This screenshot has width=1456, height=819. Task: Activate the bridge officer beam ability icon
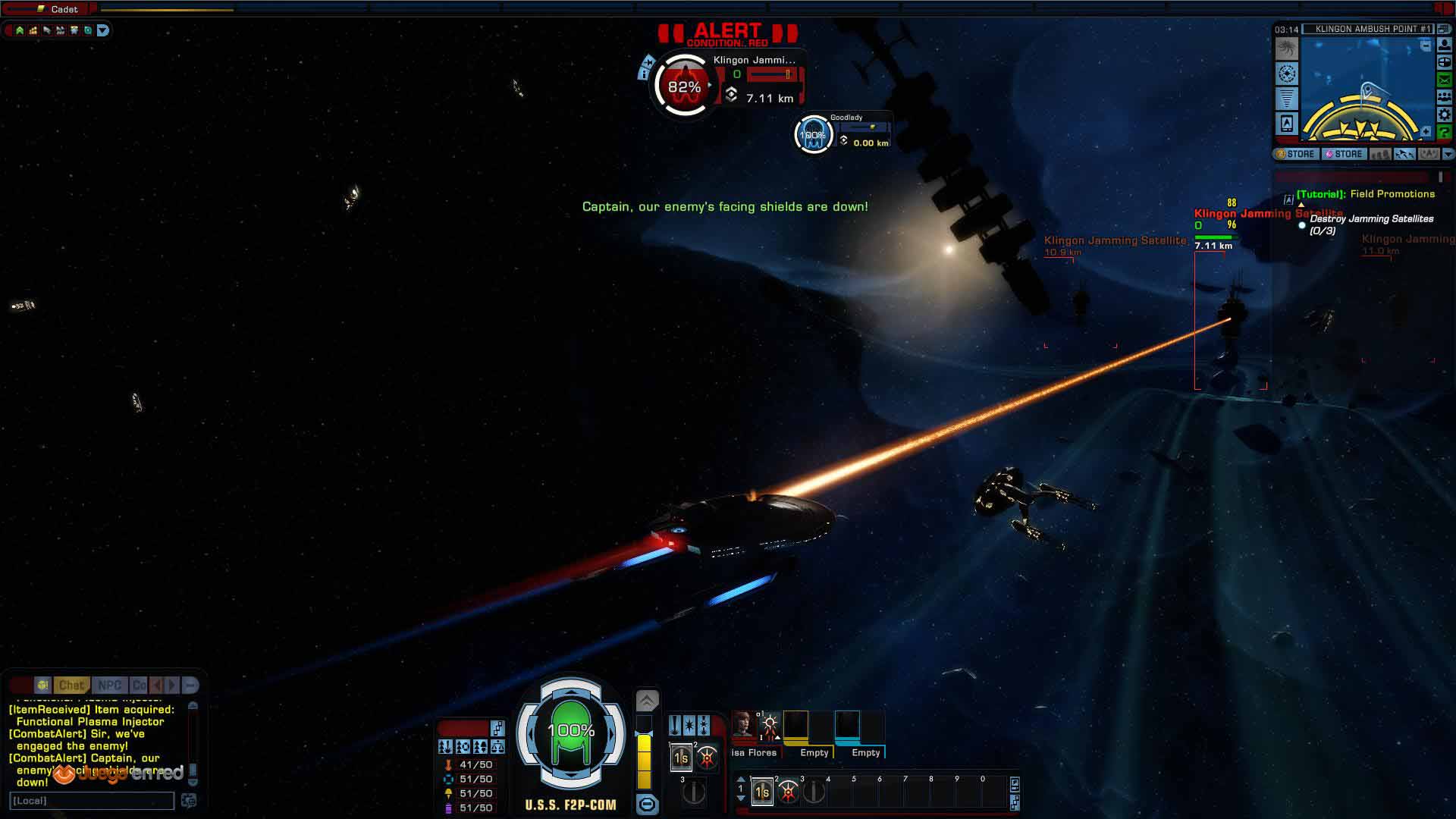pyautogui.click(x=770, y=725)
